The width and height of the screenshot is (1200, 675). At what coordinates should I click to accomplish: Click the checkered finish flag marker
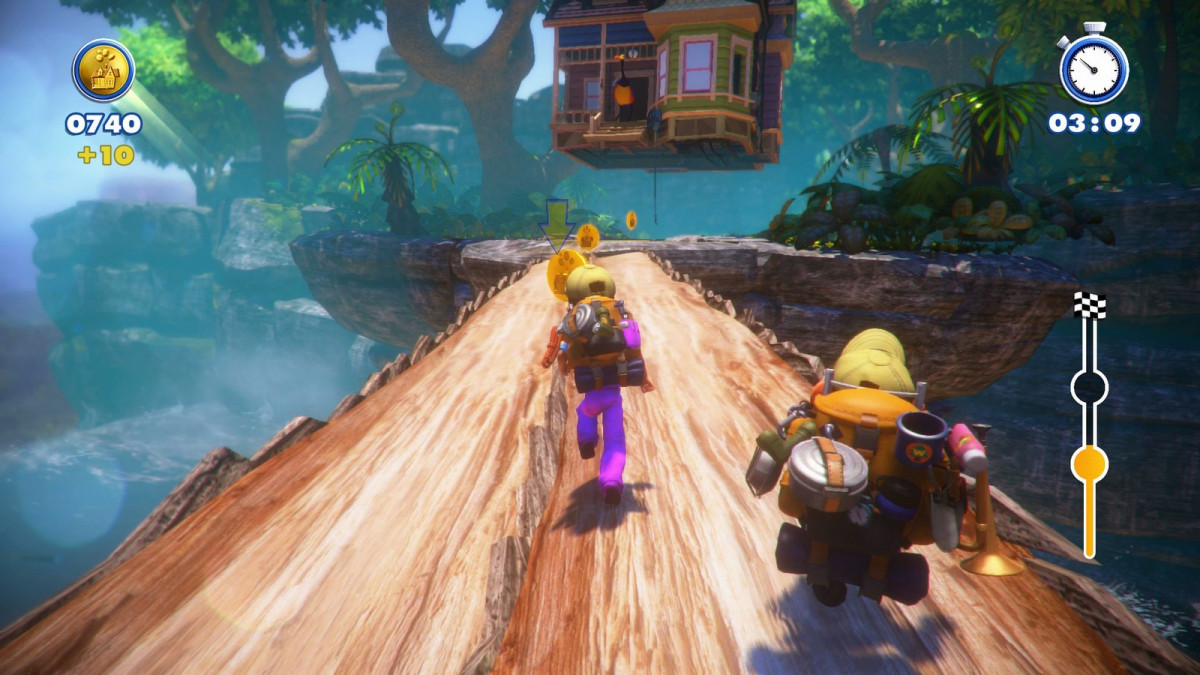[x=1090, y=305]
